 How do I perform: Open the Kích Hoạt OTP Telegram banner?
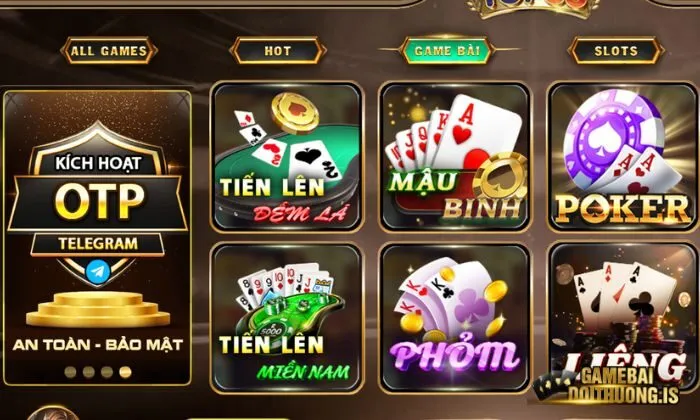(x=97, y=240)
